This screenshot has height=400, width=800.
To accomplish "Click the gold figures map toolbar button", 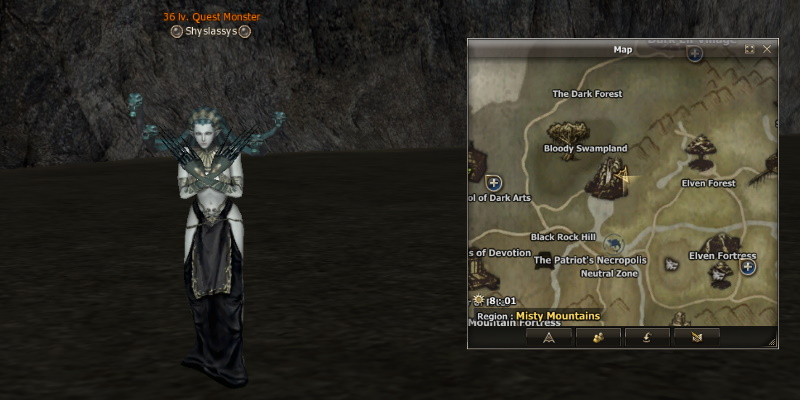I will click(x=598, y=337).
